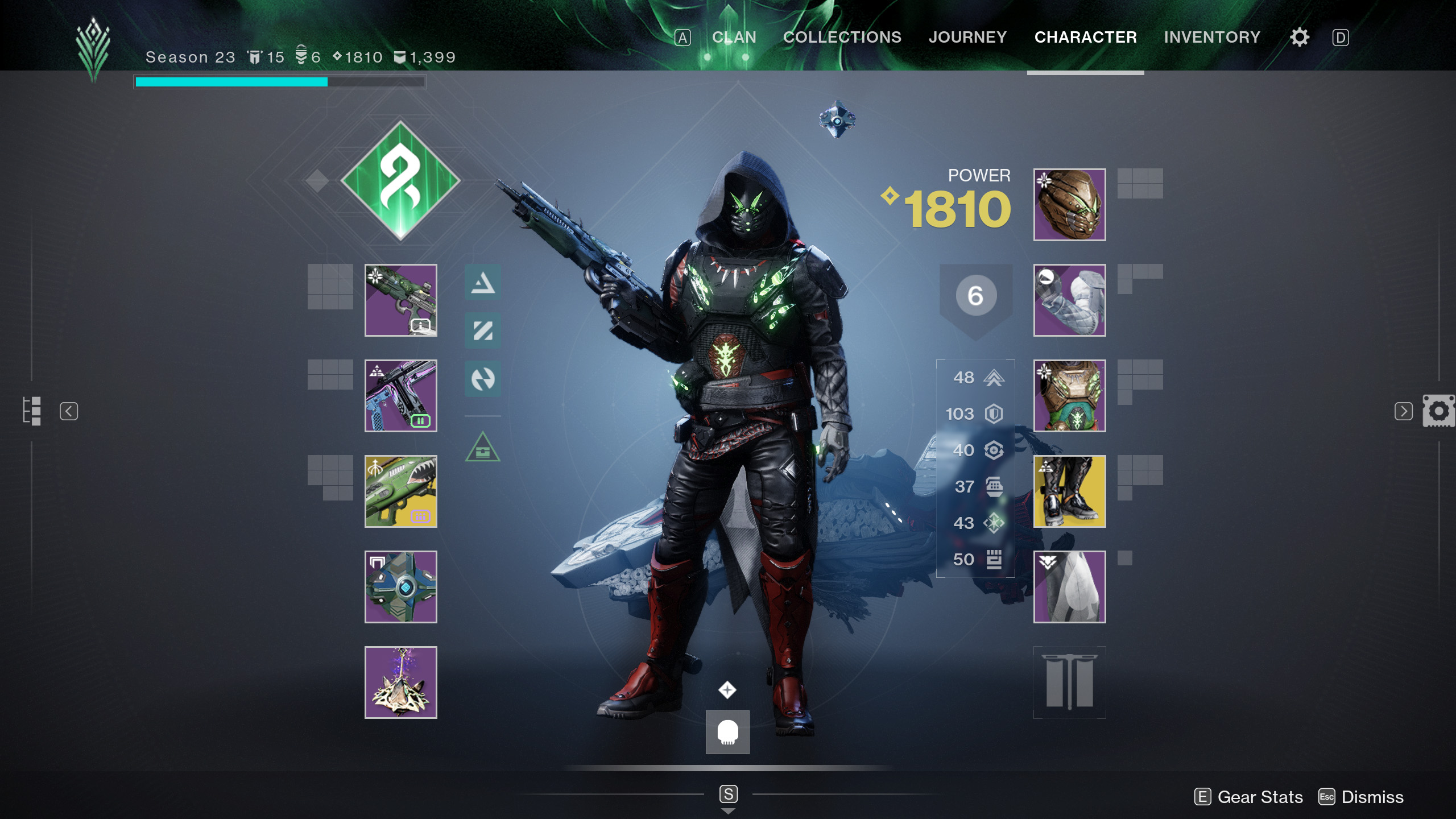Open the kinetic weapon slot
Screen dimensions: 1456x819
click(400, 301)
